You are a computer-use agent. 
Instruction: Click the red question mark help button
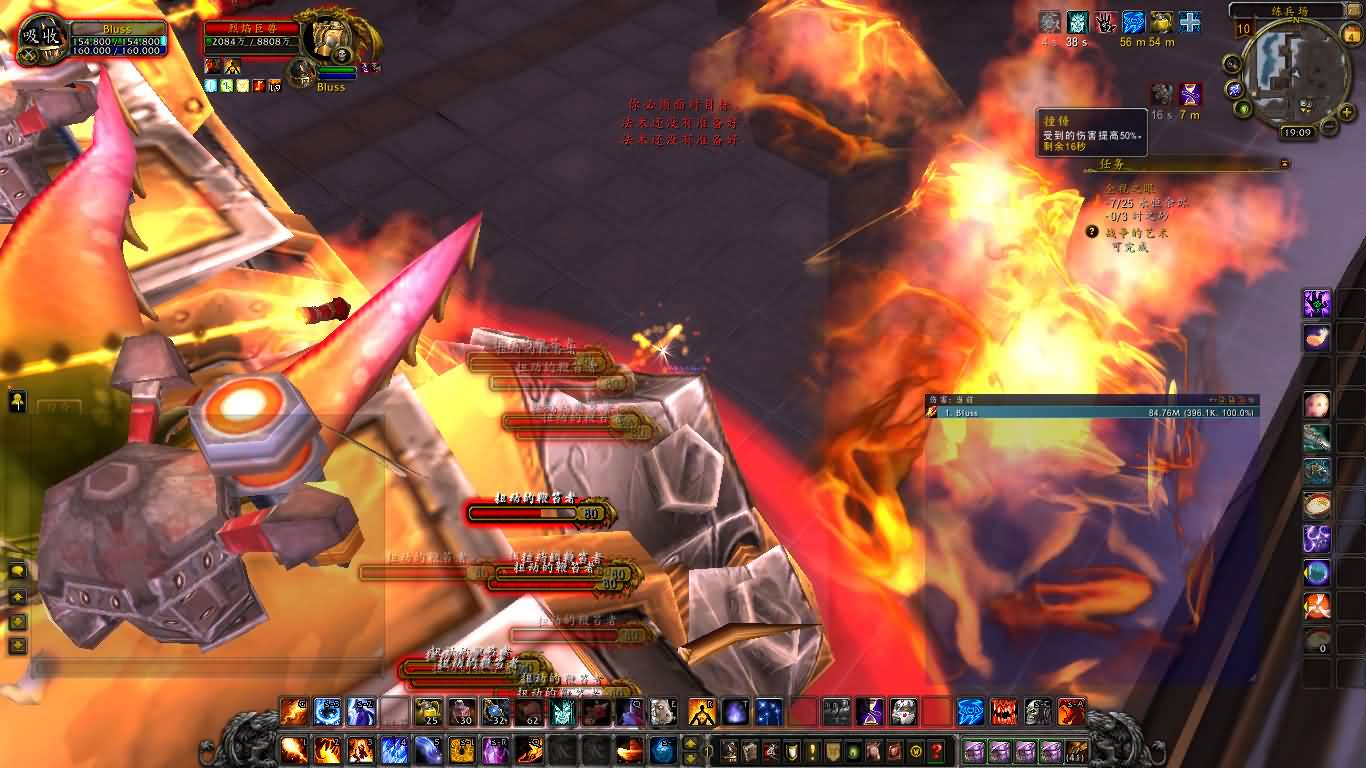click(x=936, y=750)
